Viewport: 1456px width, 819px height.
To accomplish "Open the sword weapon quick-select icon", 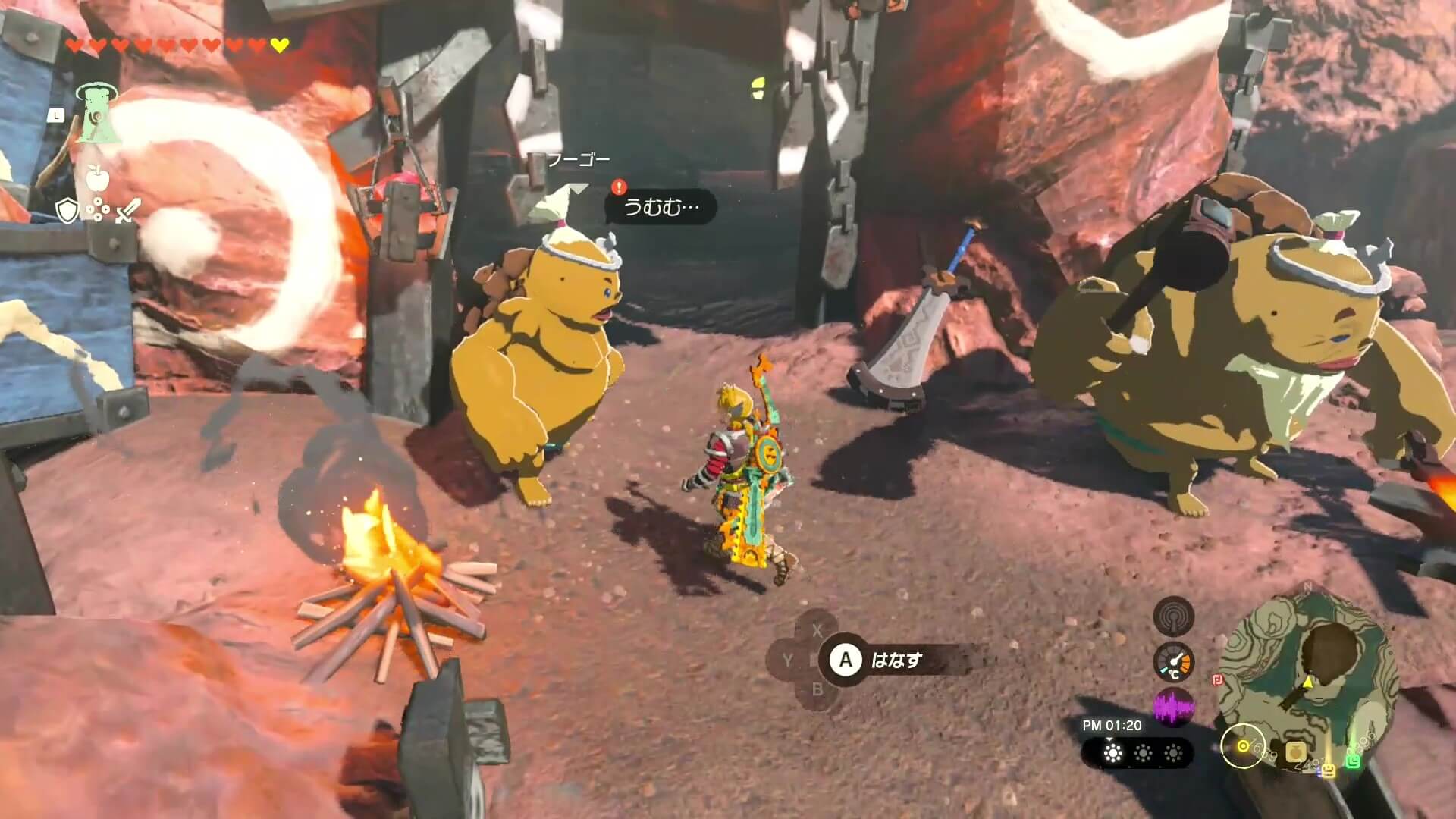I will click(x=127, y=210).
